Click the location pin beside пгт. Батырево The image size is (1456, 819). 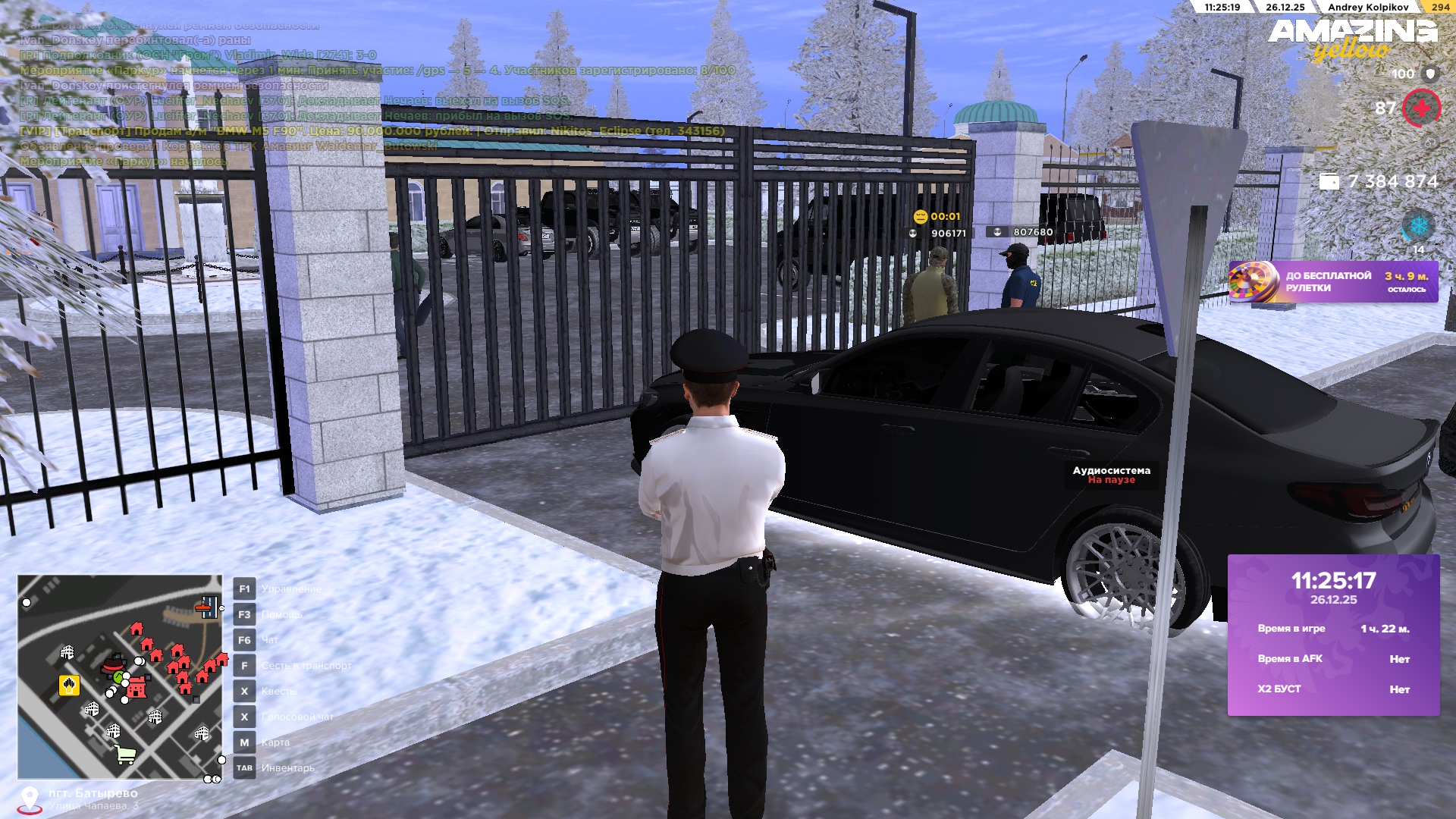pos(30,799)
